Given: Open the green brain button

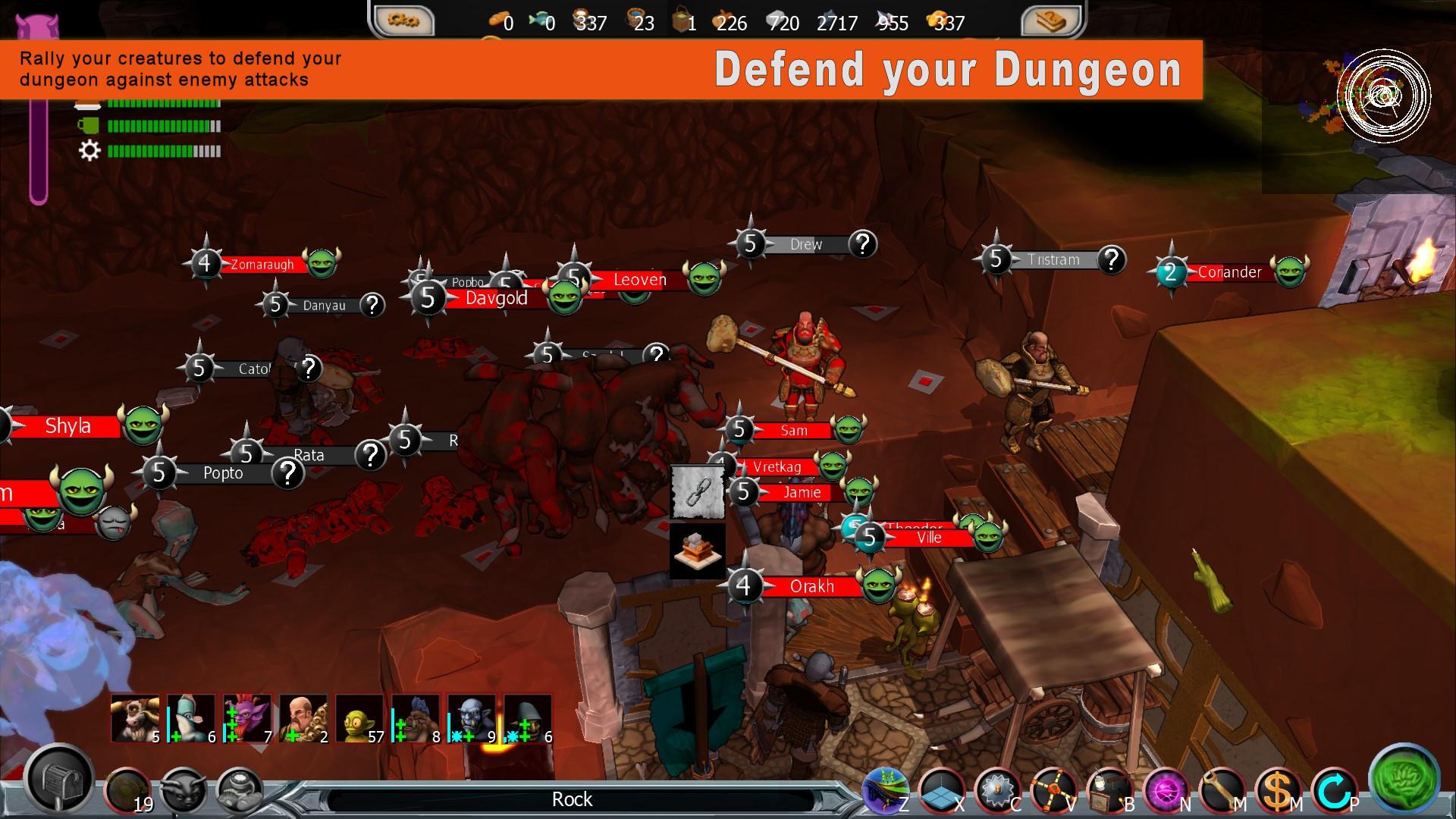Looking at the screenshot, I should (1404, 780).
